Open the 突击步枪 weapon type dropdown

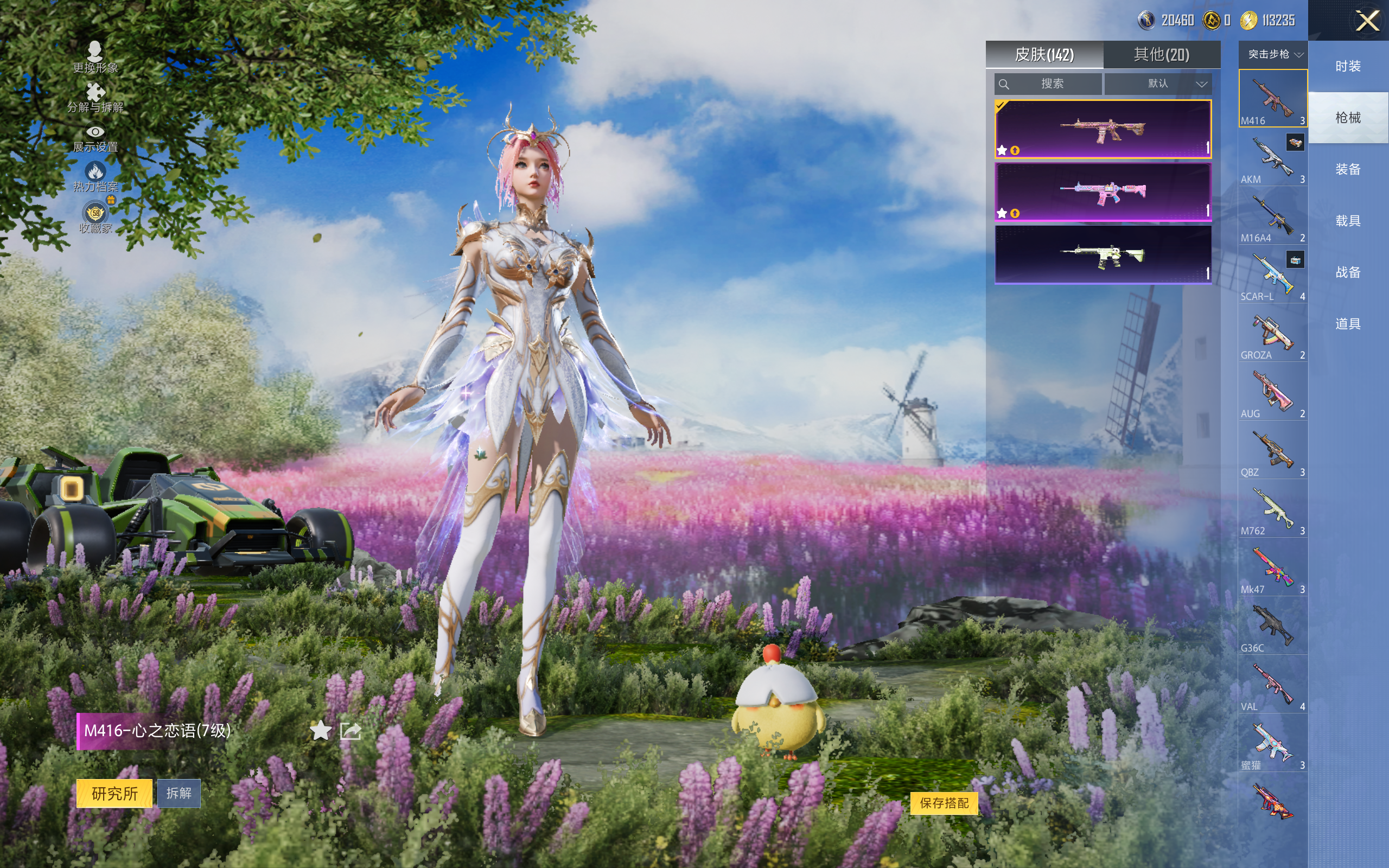coord(1273,55)
